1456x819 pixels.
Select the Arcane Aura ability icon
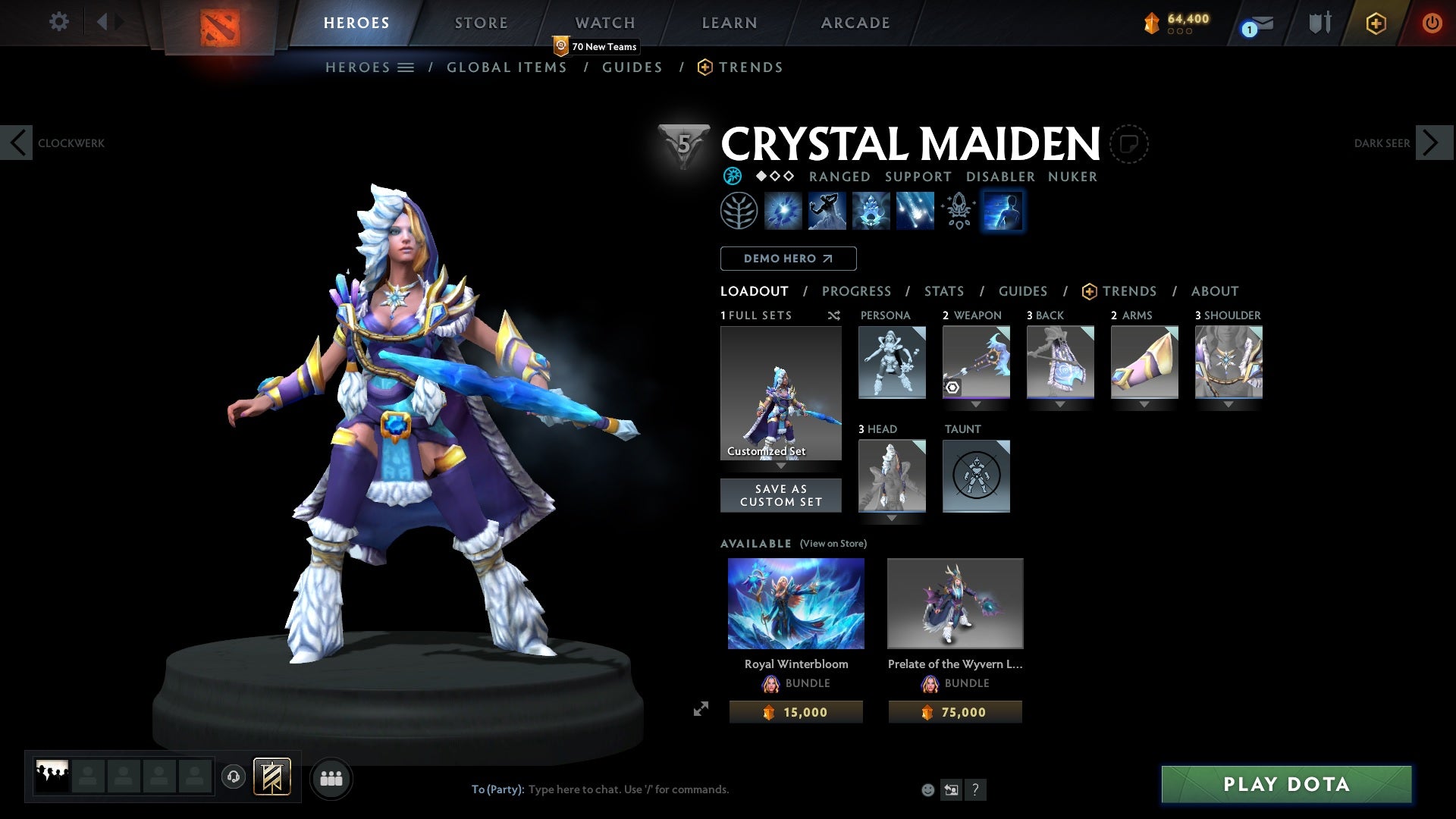[870, 211]
